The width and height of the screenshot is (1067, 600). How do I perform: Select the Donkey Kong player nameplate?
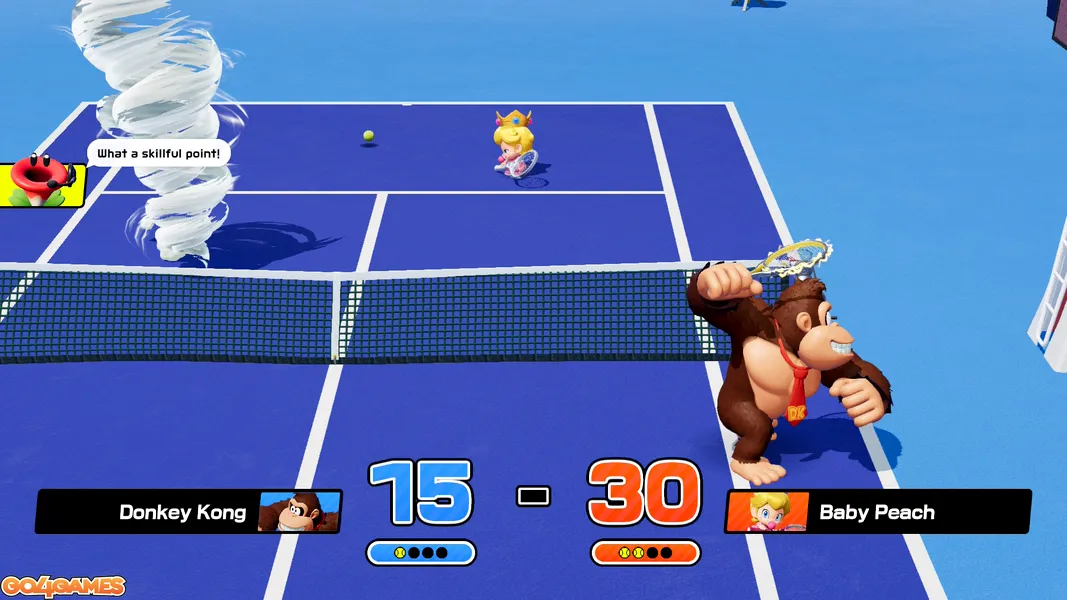click(x=188, y=512)
